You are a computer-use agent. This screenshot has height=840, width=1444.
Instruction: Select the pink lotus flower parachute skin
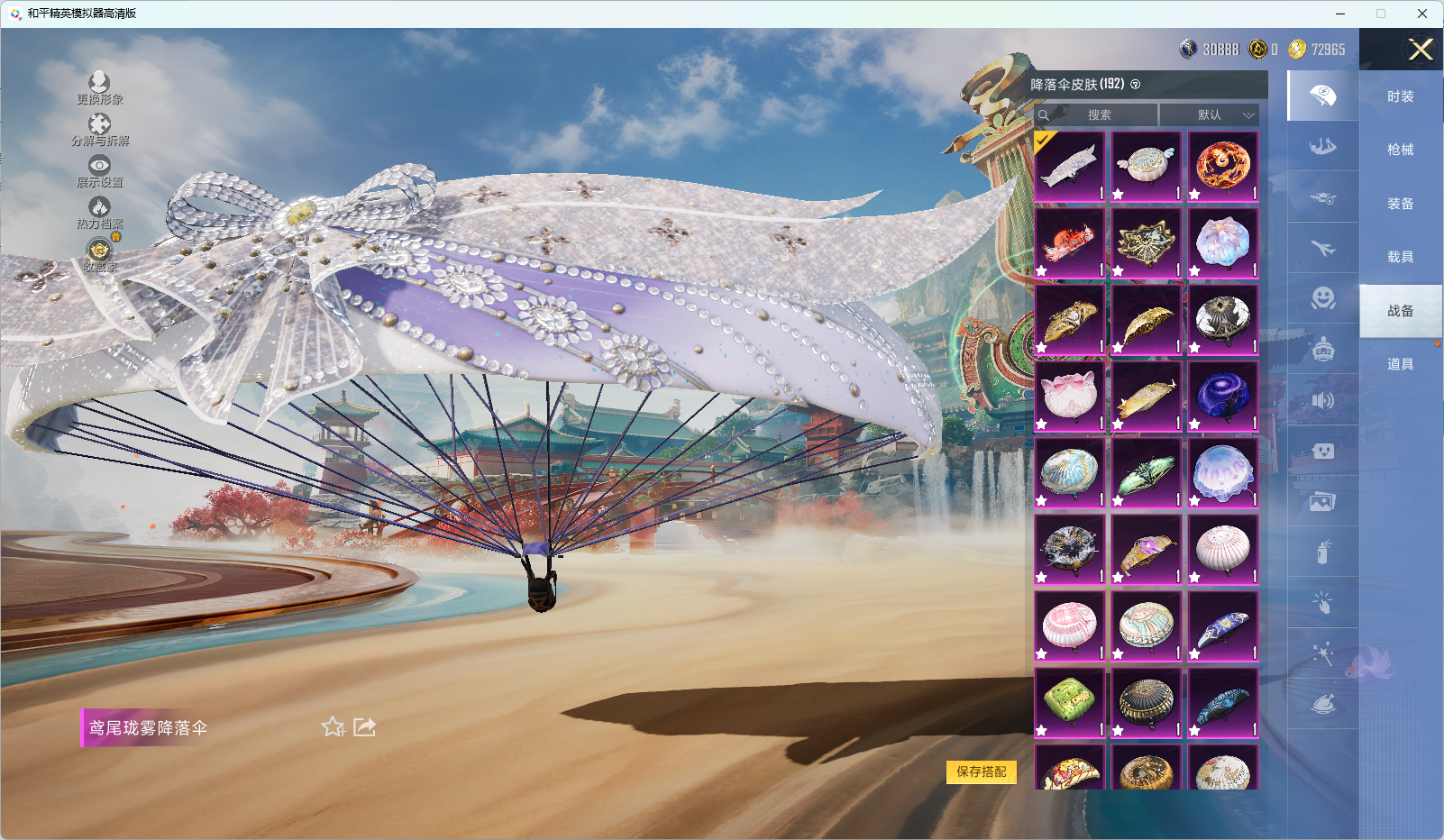click(1069, 396)
